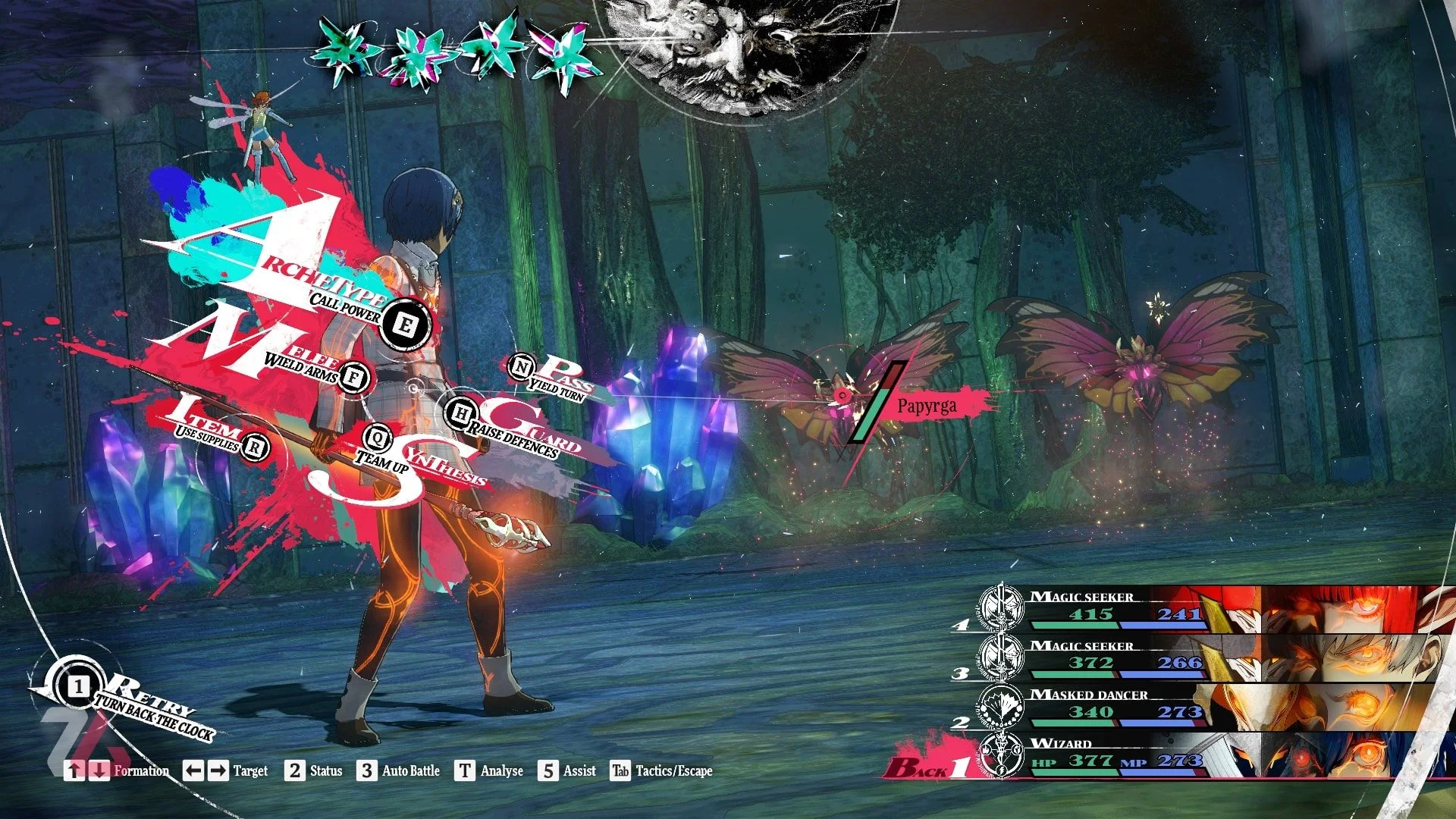Click the Retry option
Viewport: 1456px width, 819px height.
[x=79, y=687]
